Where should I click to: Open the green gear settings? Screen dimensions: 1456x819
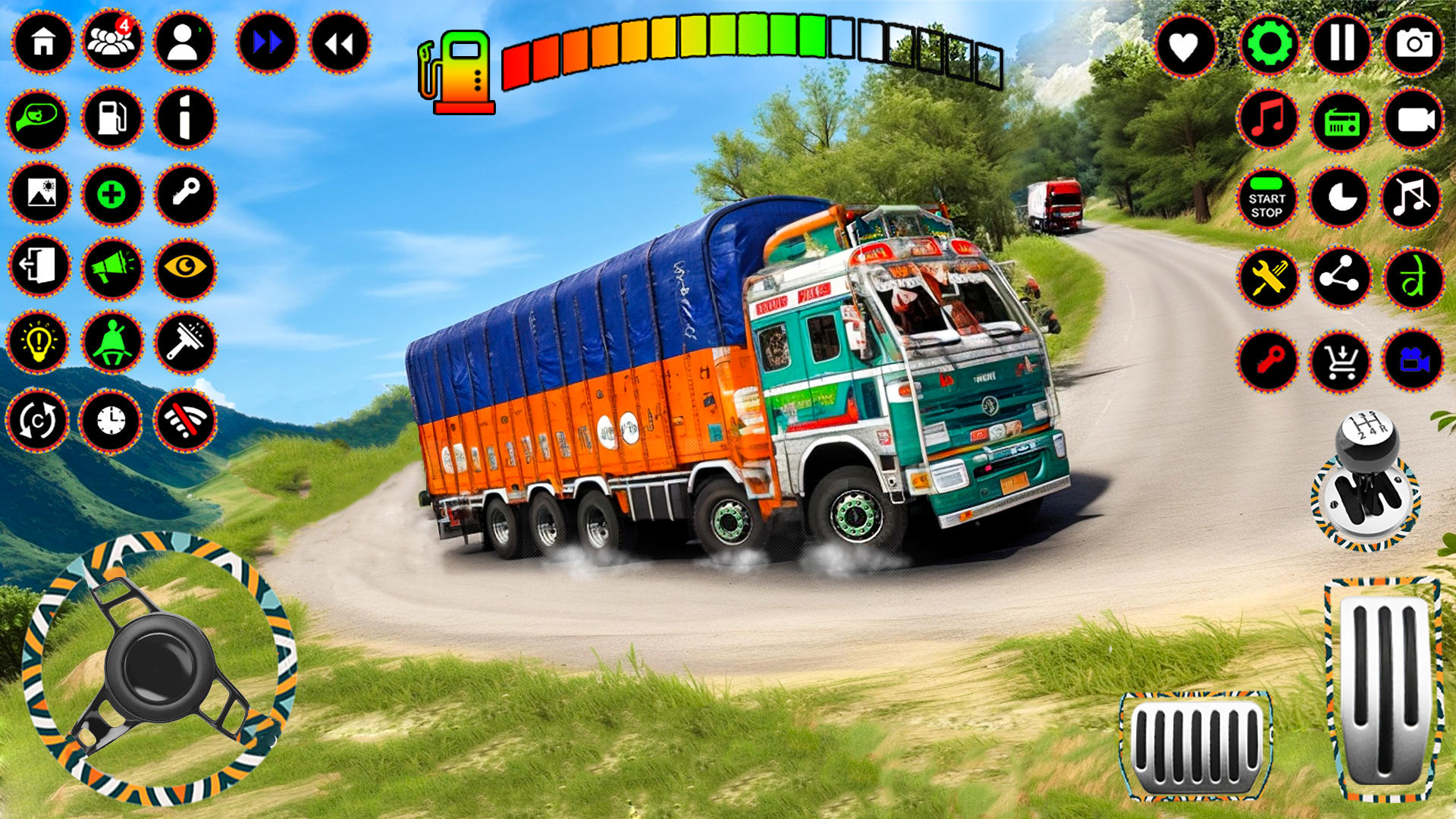coord(1269,44)
